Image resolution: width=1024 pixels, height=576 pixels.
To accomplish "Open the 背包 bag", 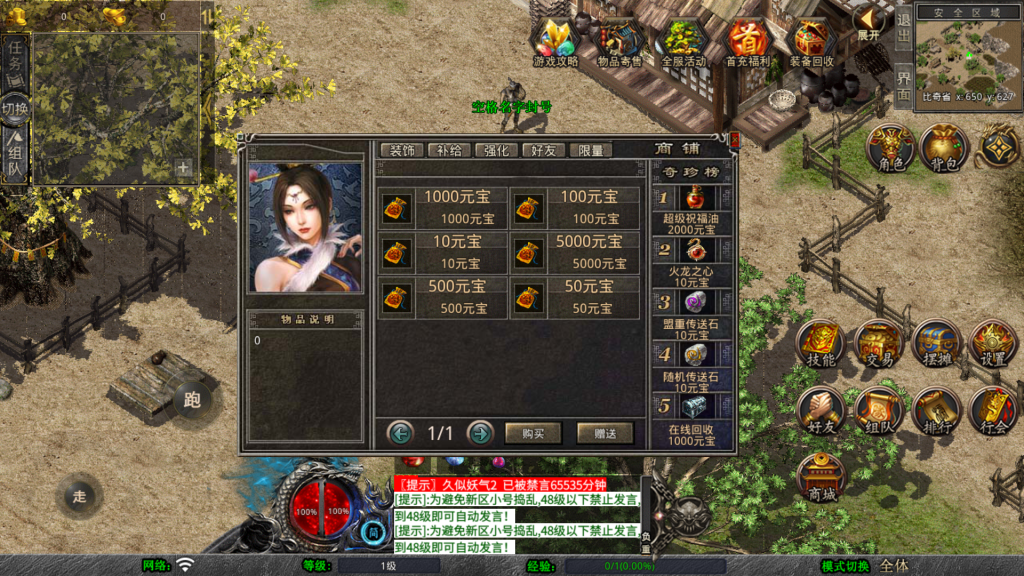I will coord(943,148).
